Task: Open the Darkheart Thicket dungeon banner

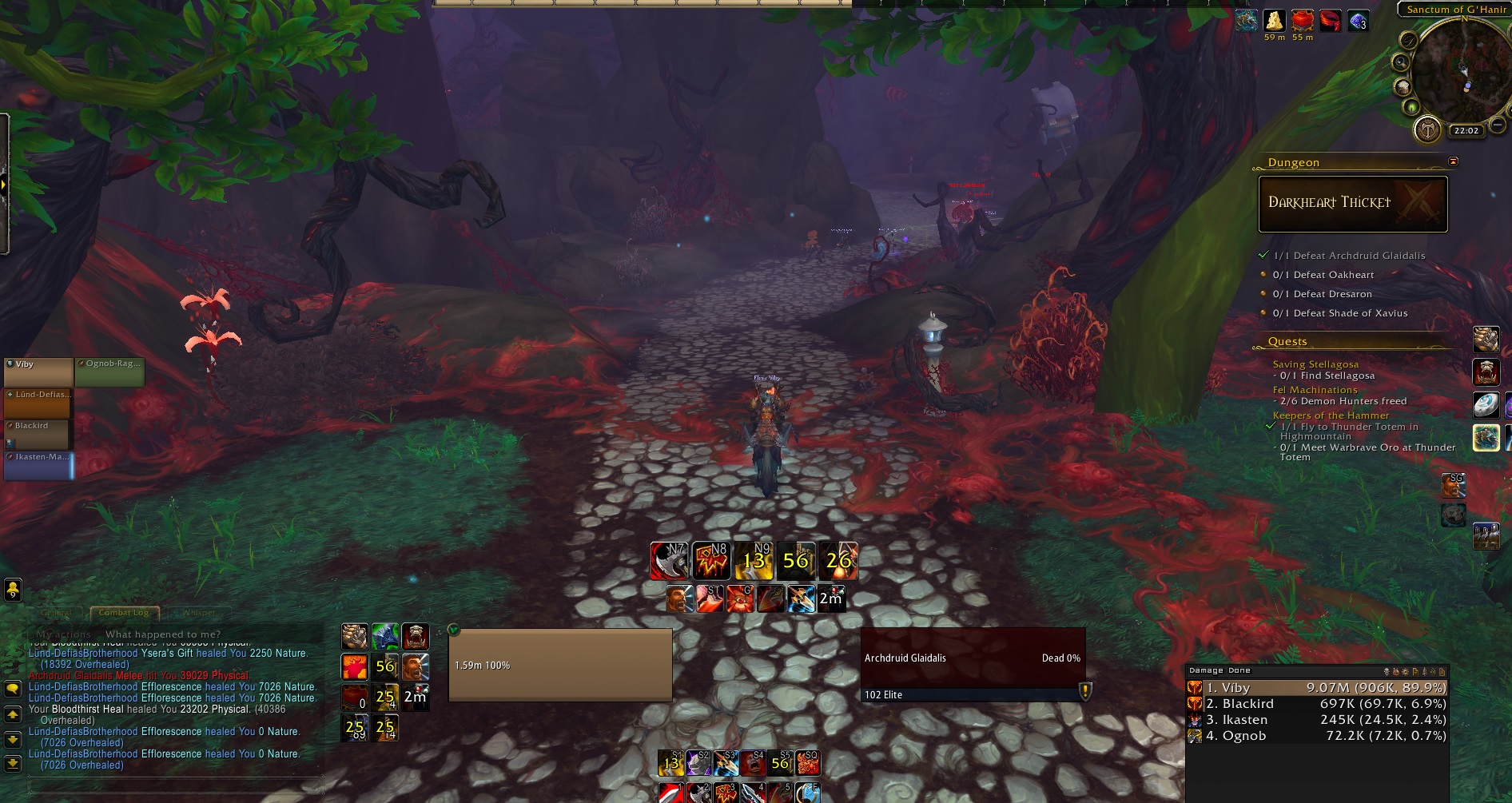Action: tap(1352, 203)
